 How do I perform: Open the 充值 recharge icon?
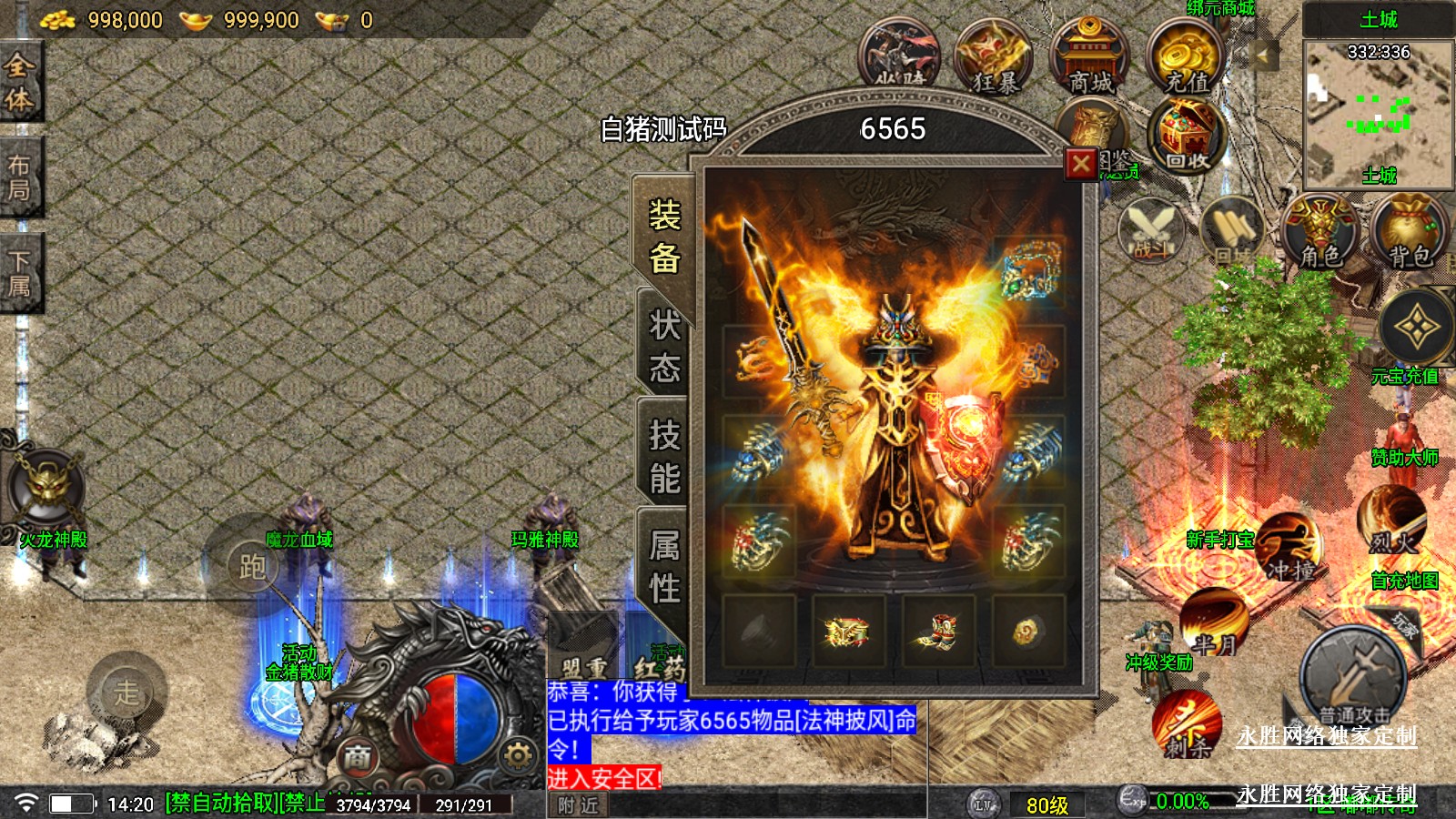coord(1186,58)
